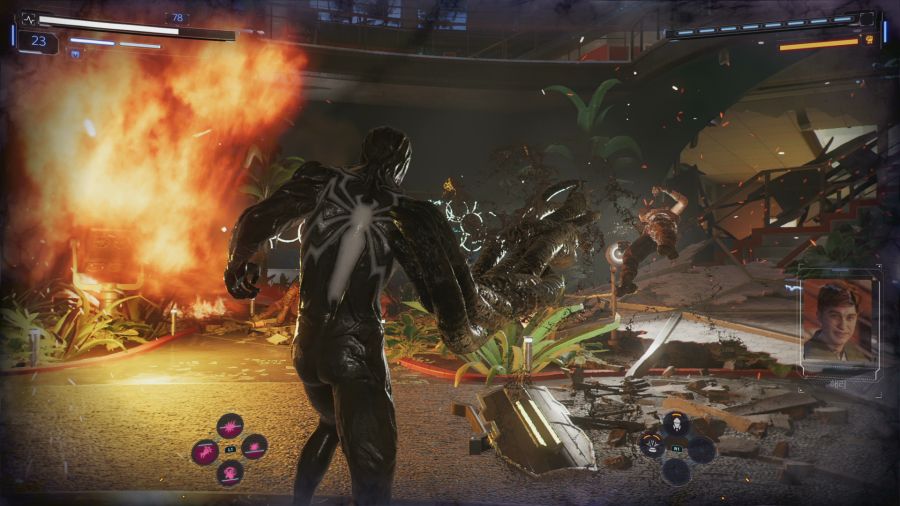
Task: Open the caller portrait on the comm panel
Action: (x=838, y=321)
